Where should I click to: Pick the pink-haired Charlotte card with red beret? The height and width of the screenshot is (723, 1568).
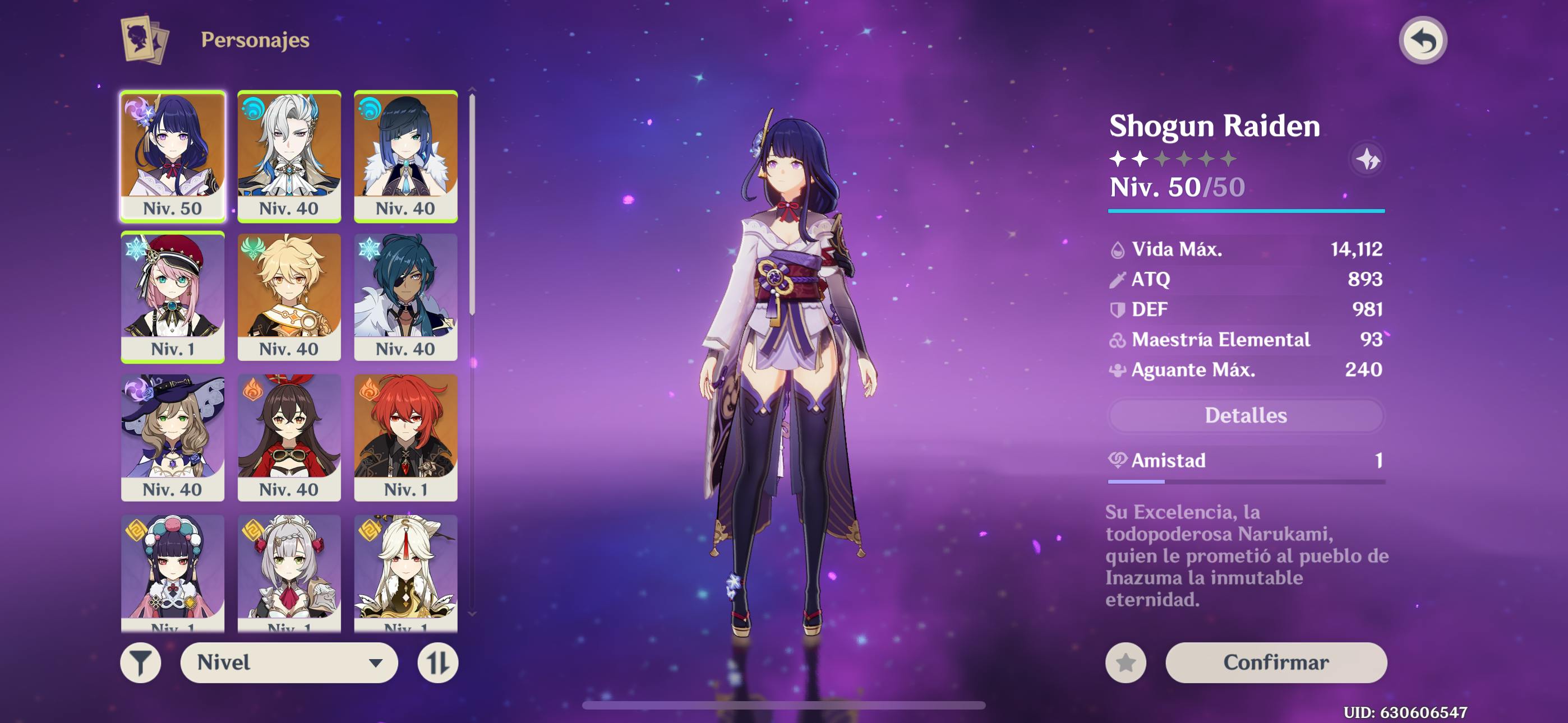173,296
